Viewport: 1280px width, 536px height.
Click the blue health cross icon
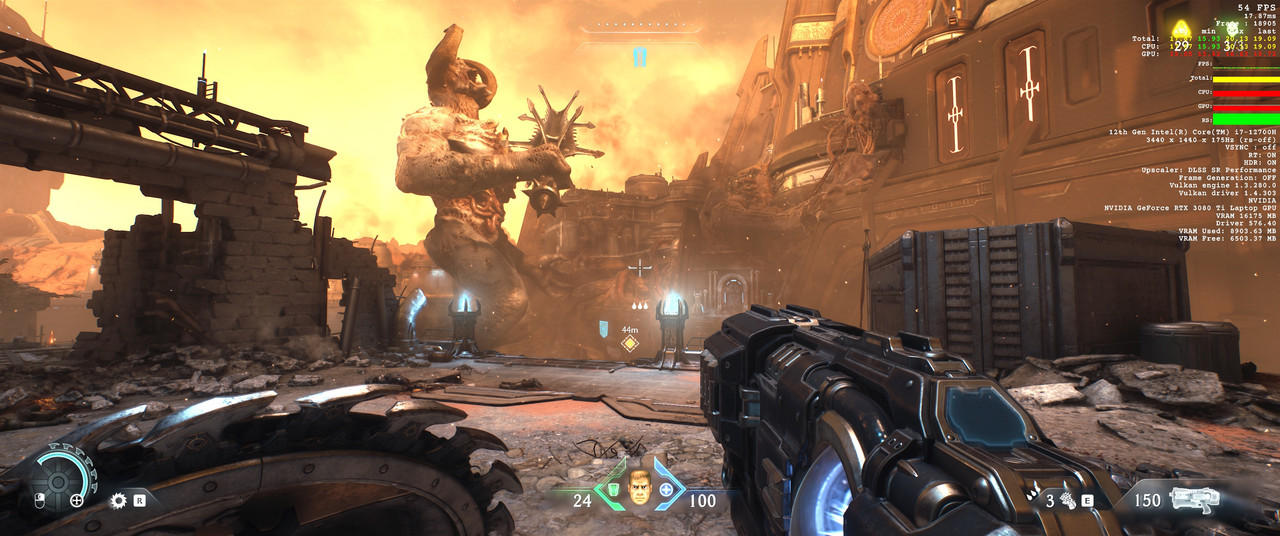(x=666, y=492)
